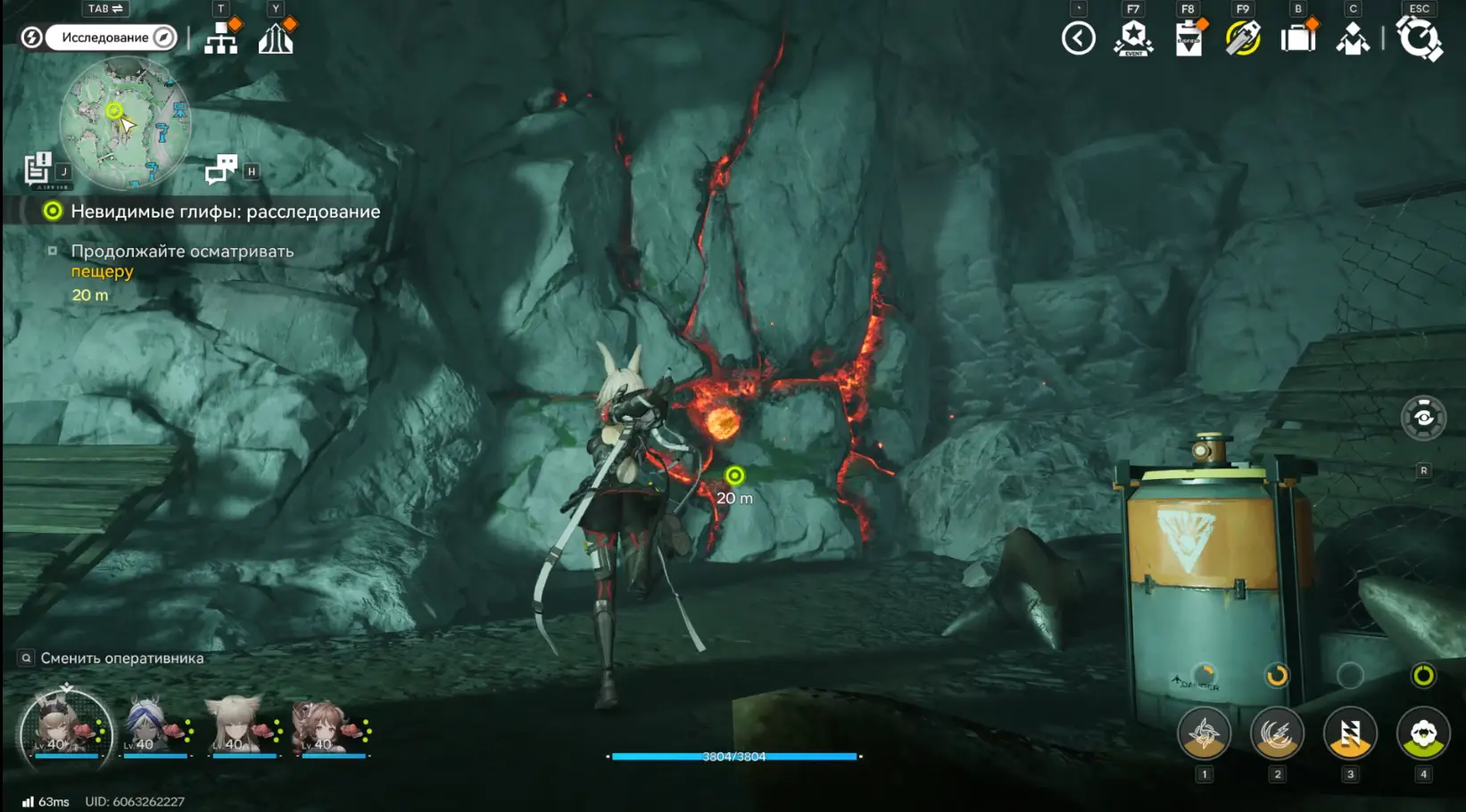Open the circular minimap
The height and width of the screenshot is (812, 1466).
pyautogui.click(x=125, y=123)
